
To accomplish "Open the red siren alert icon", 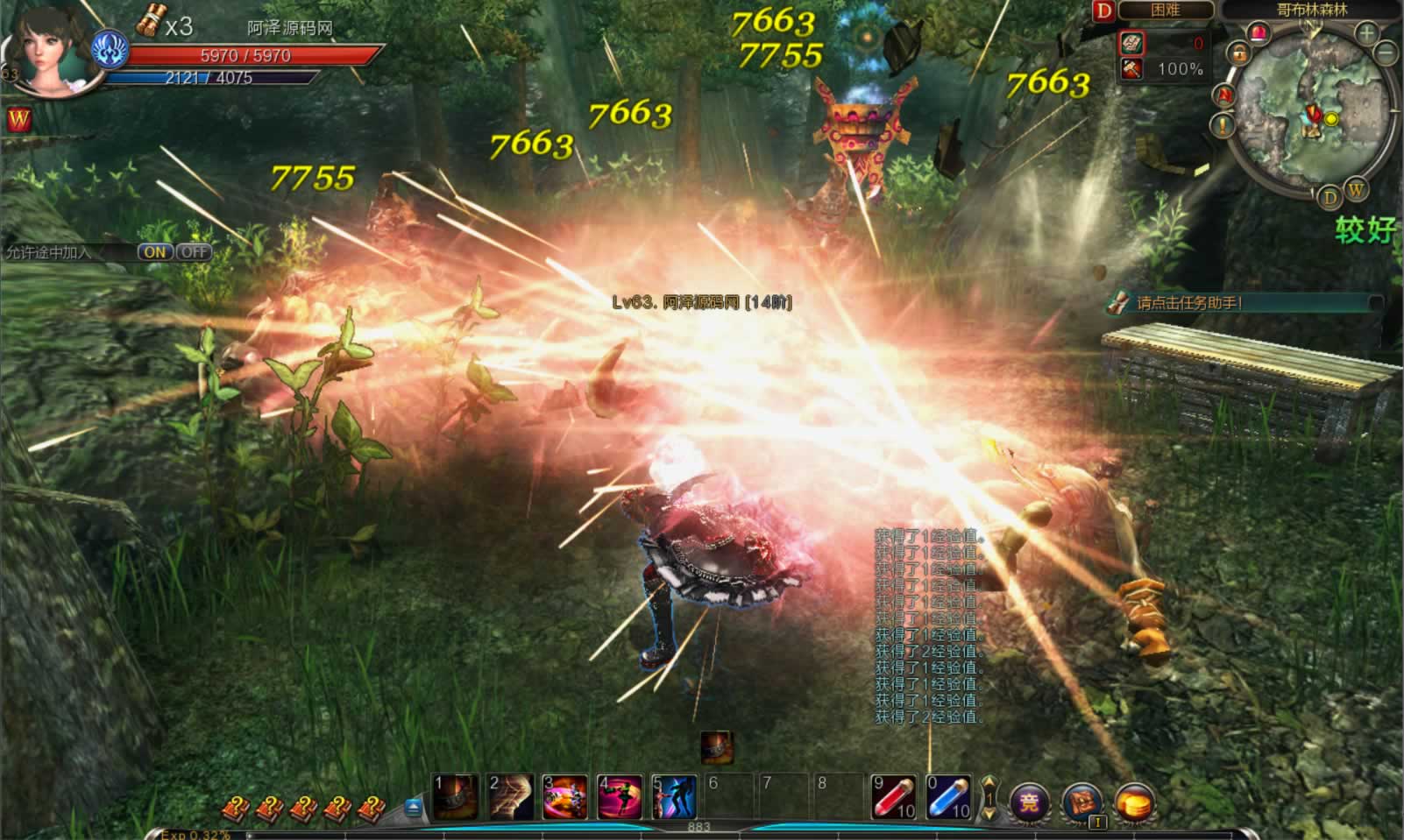I will (x=1259, y=34).
